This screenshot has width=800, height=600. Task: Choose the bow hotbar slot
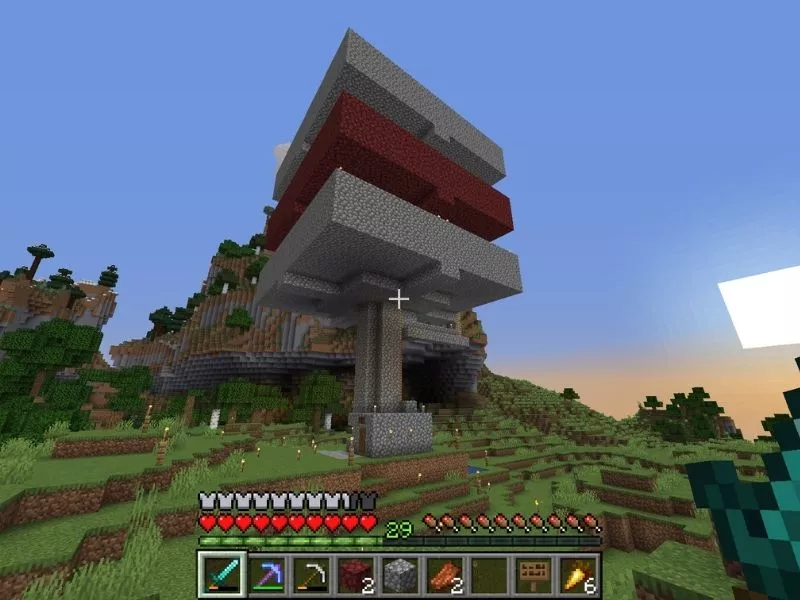(x=309, y=575)
